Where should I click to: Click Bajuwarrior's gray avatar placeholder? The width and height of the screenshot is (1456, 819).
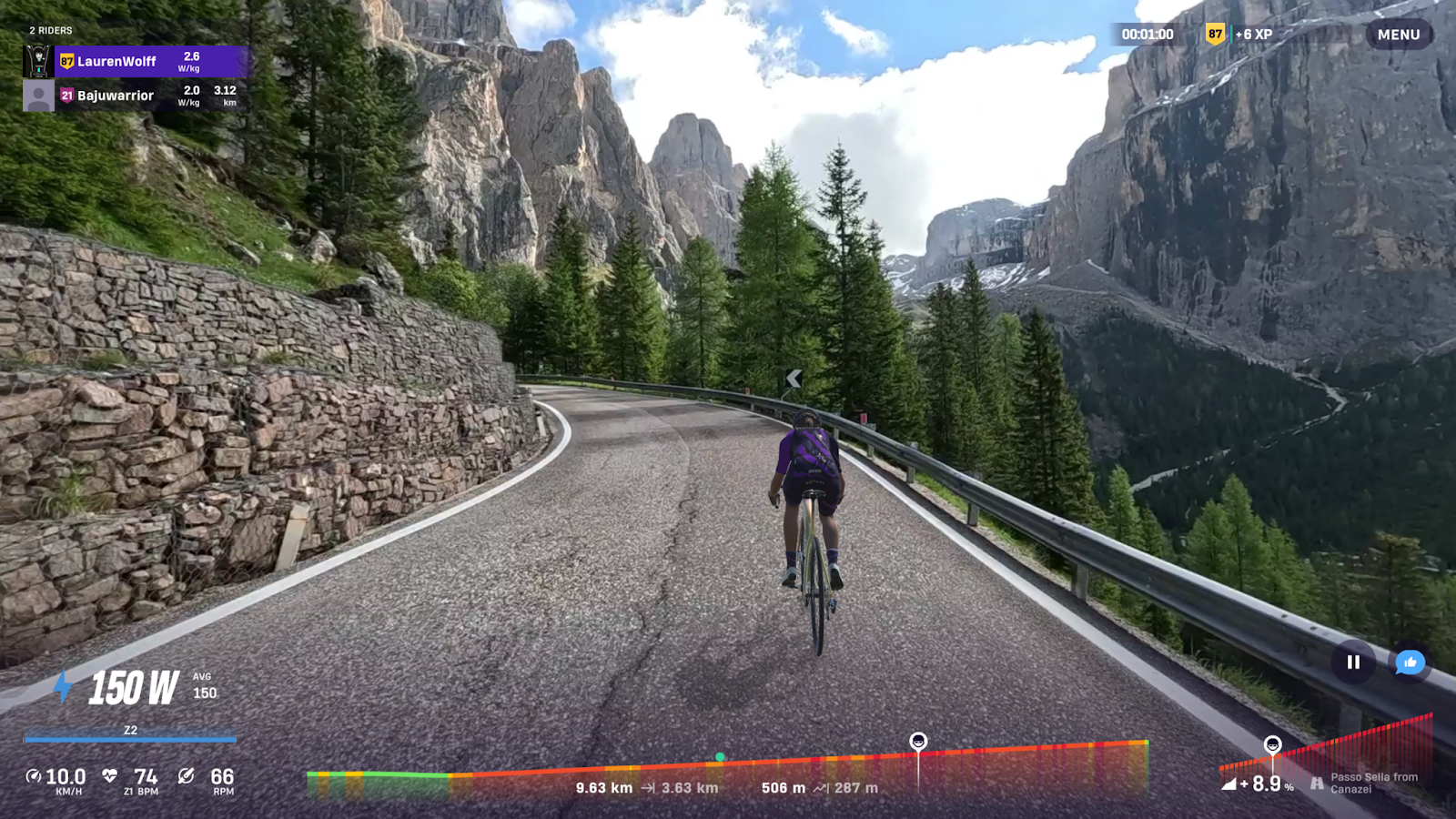(38, 95)
